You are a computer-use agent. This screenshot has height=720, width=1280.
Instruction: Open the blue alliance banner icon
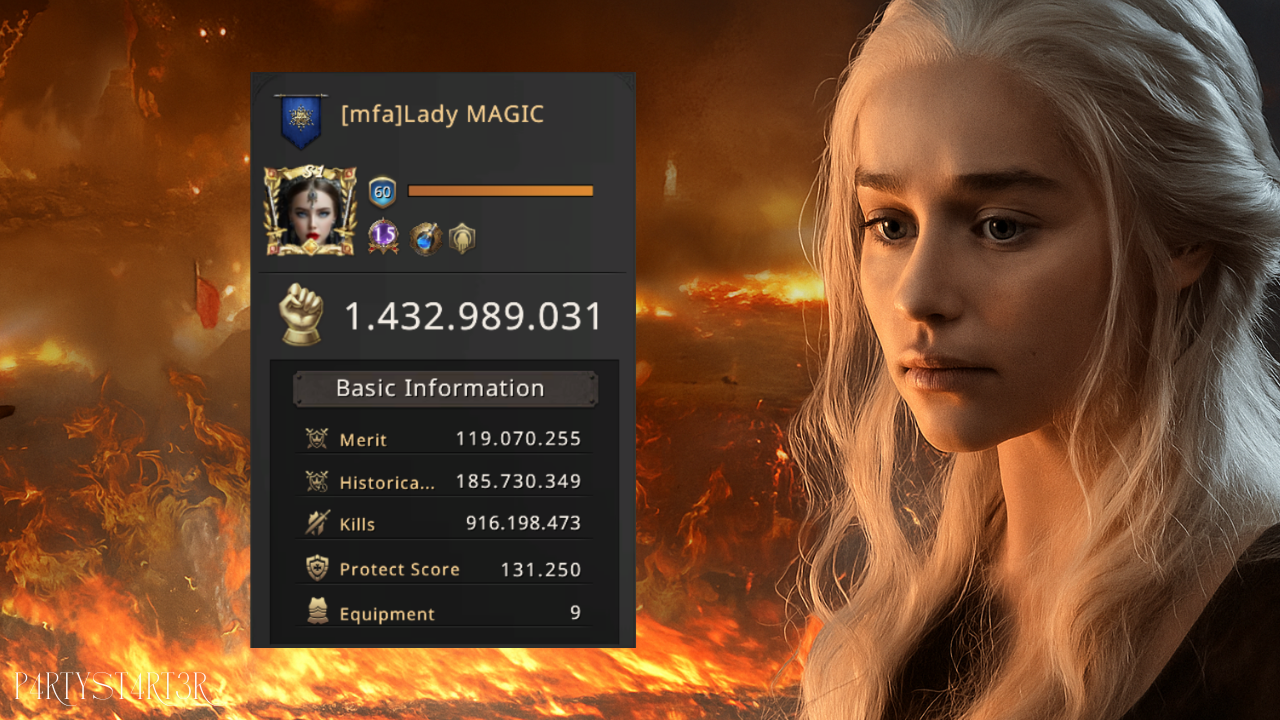(301, 120)
